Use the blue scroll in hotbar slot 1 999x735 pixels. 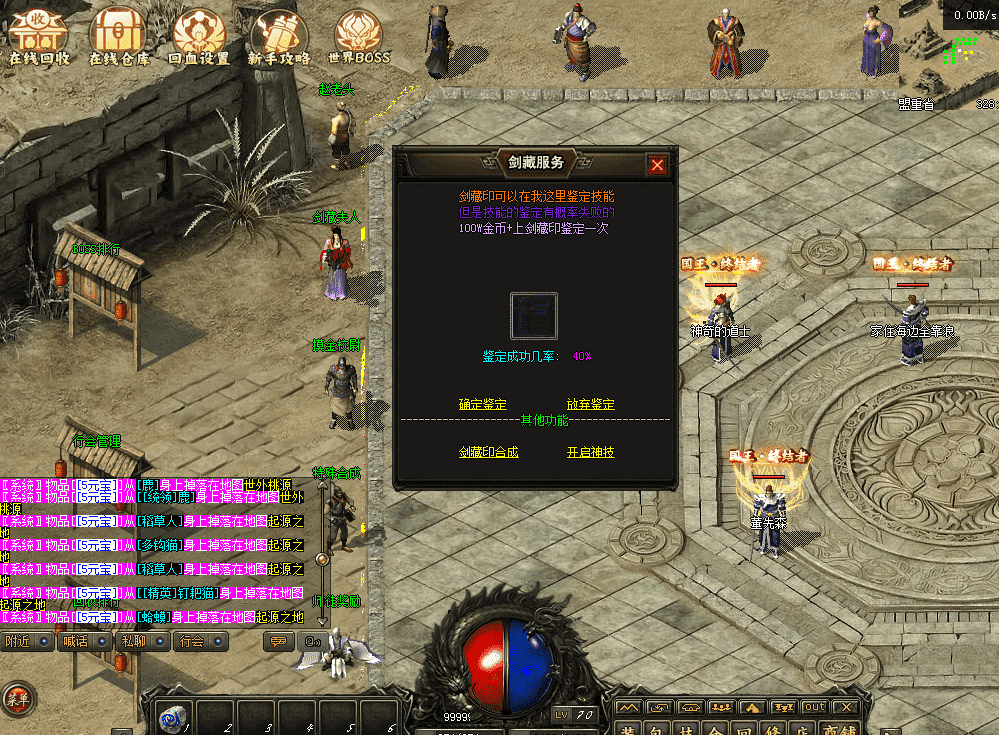(x=172, y=717)
